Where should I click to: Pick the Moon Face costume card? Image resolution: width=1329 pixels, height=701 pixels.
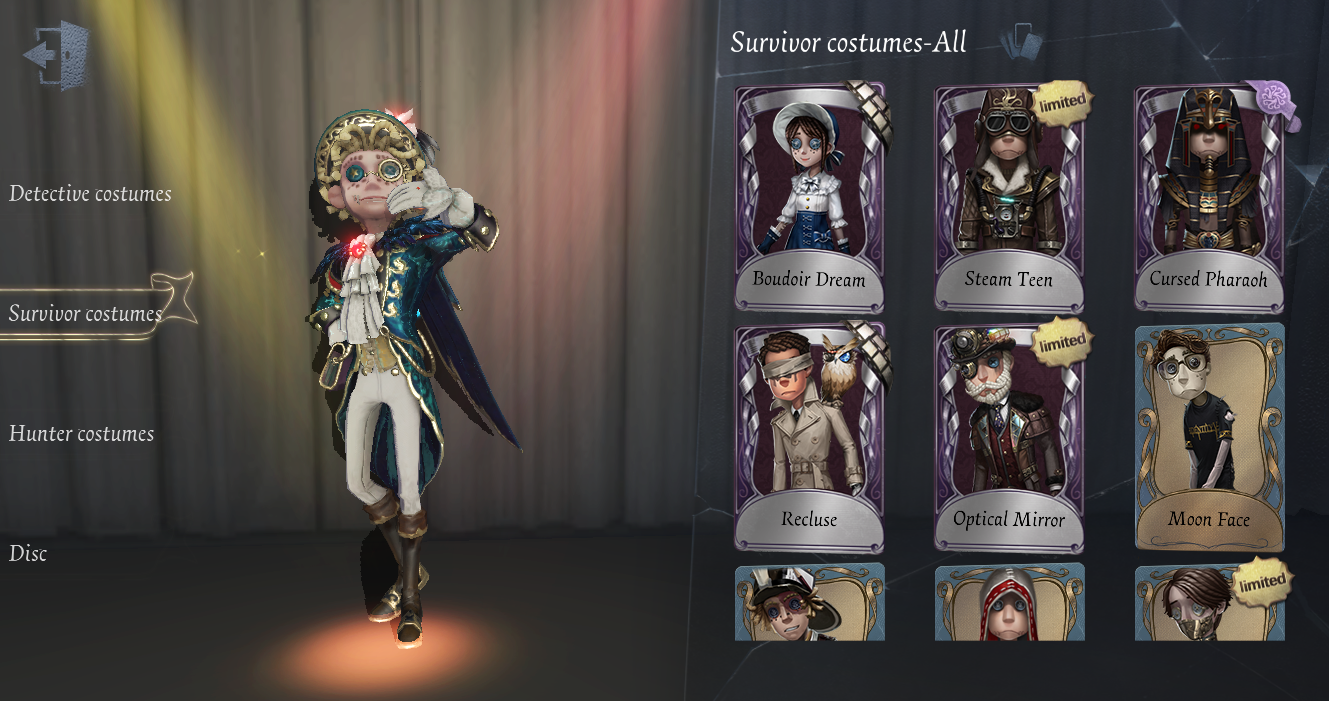point(1209,437)
